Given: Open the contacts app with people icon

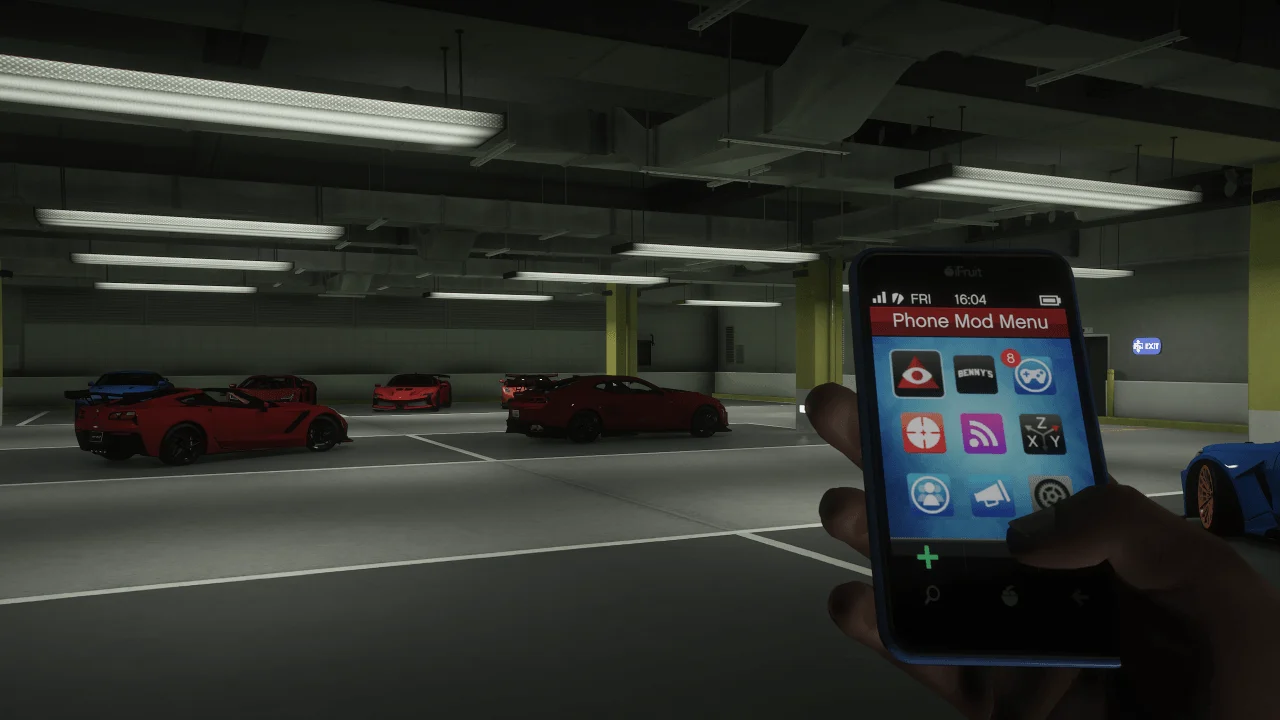Looking at the screenshot, I should (928, 495).
